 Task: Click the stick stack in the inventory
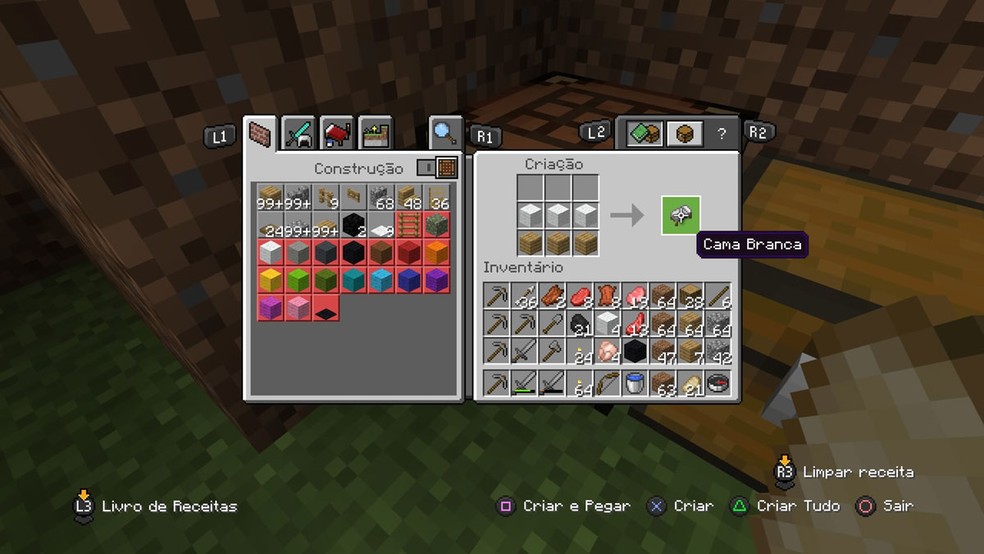click(717, 296)
